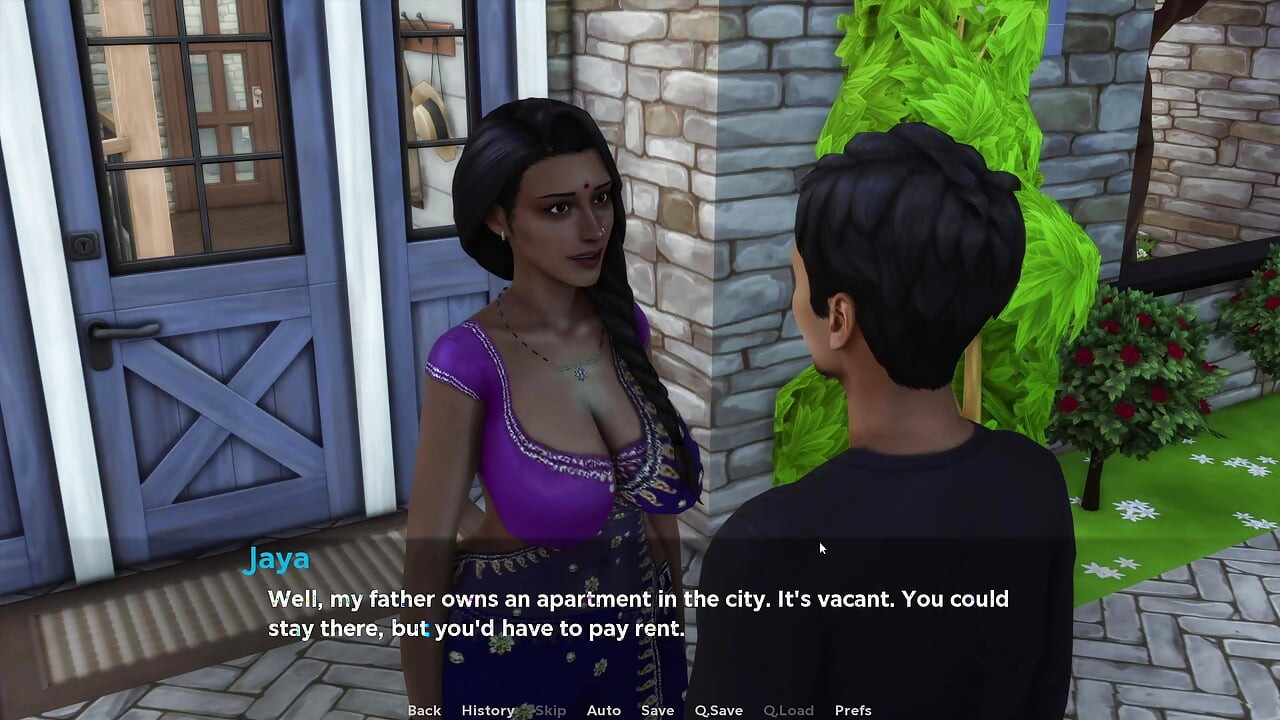Click the speaker name label Jaya
1280x720 pixels.
click(x=277, y=559)
